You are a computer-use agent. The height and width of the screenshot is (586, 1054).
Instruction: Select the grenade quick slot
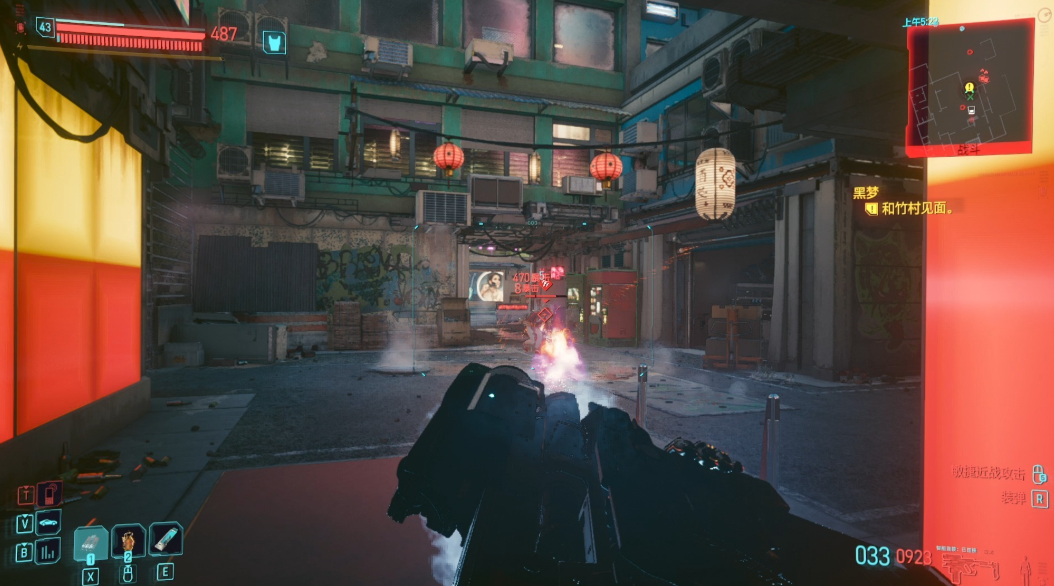point(128,542)
